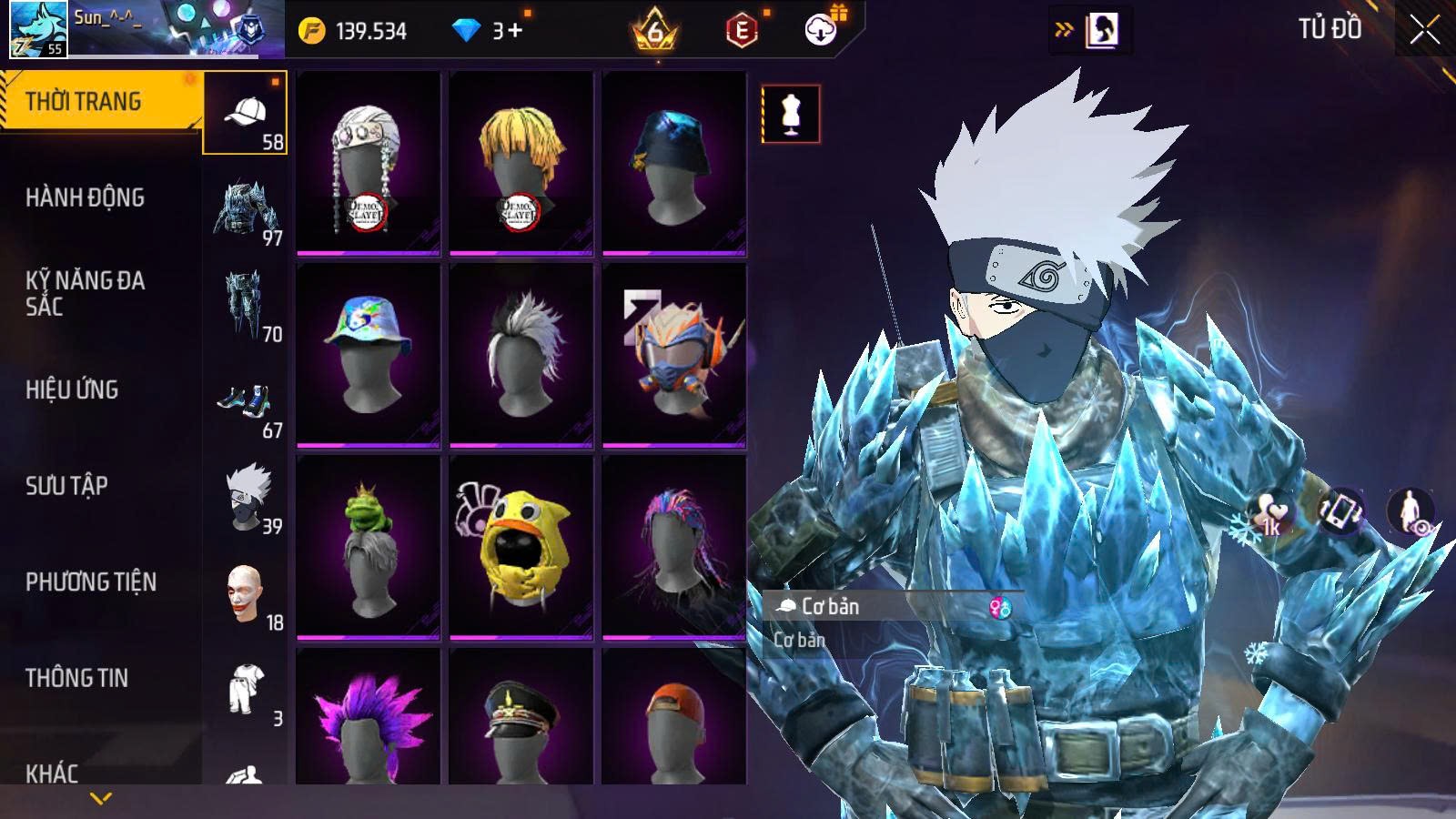Add diamonds via the plus button
Screen dimensions: 1456x819
pyautogui.click(x=514, y=31)
